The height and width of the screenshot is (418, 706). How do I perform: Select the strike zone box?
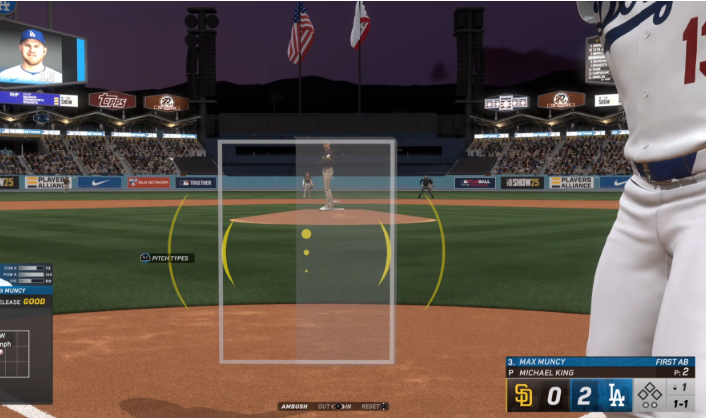tap(307, 250)
